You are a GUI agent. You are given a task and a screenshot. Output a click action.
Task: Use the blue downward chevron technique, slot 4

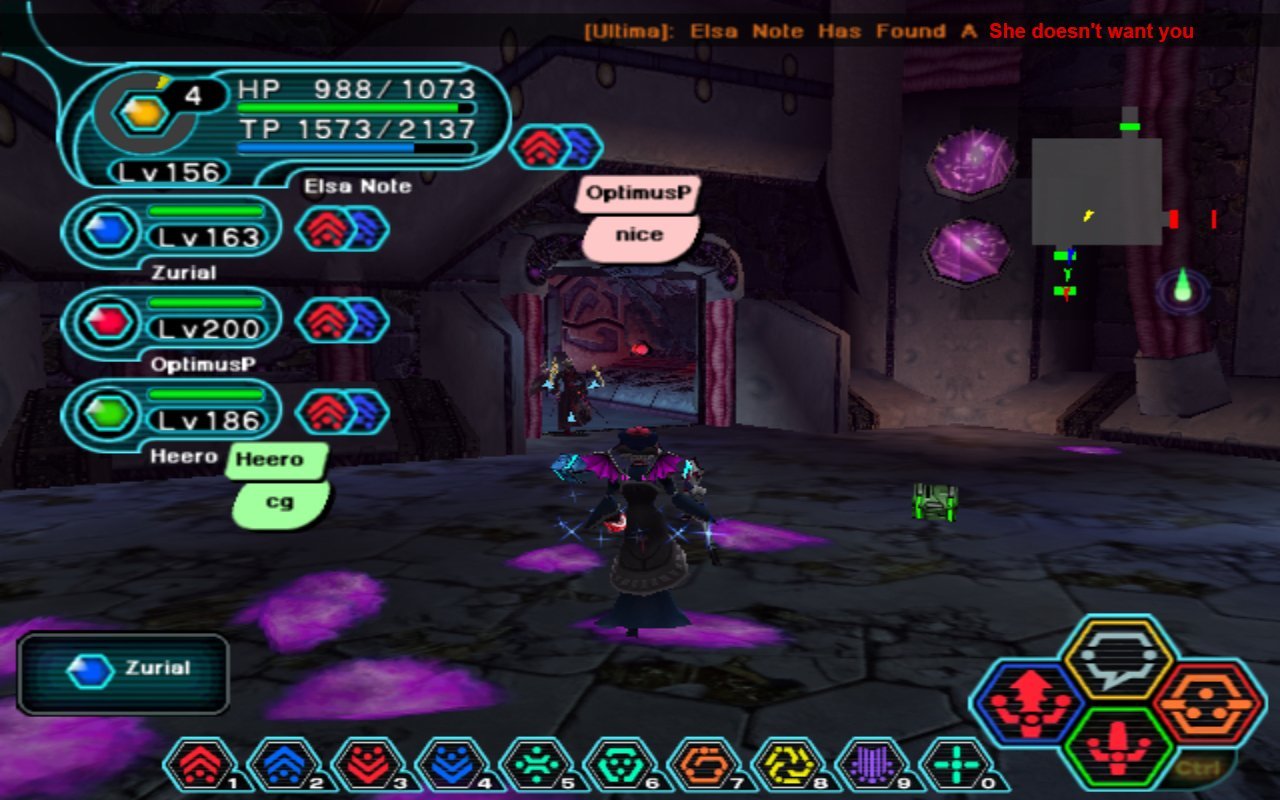(455, 766)
